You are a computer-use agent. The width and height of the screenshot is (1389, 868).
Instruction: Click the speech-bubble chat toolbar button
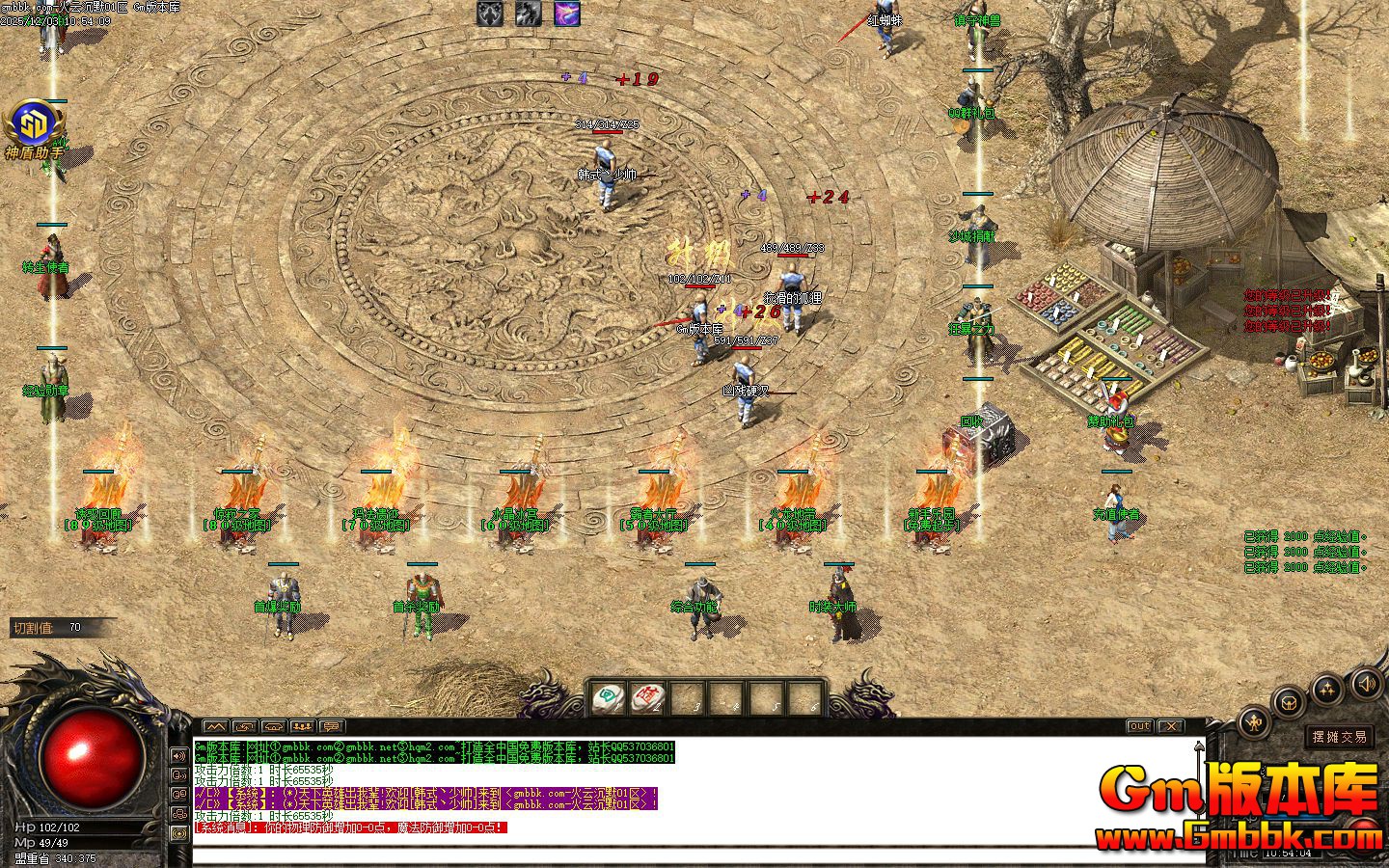[331, 726]
